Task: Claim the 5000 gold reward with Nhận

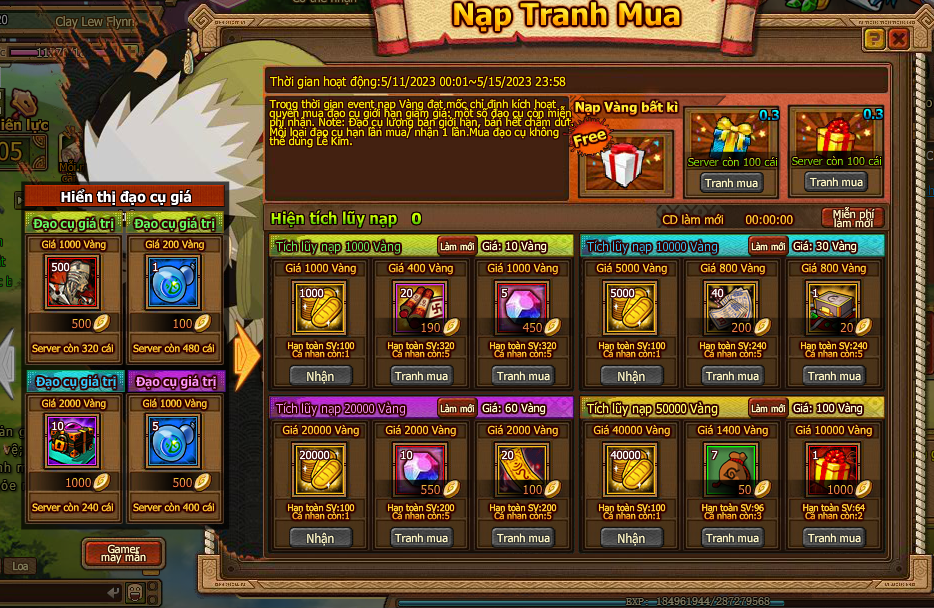Action: (631, 376)
